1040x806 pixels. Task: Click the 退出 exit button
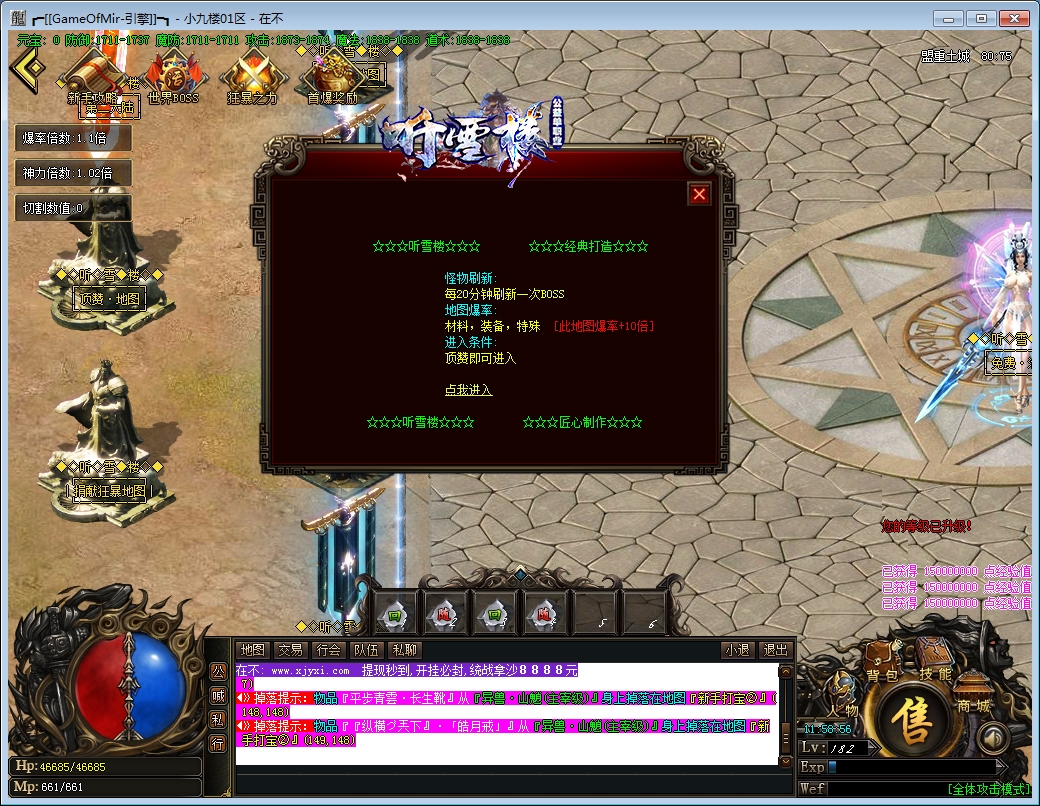(x=775, y=650)
